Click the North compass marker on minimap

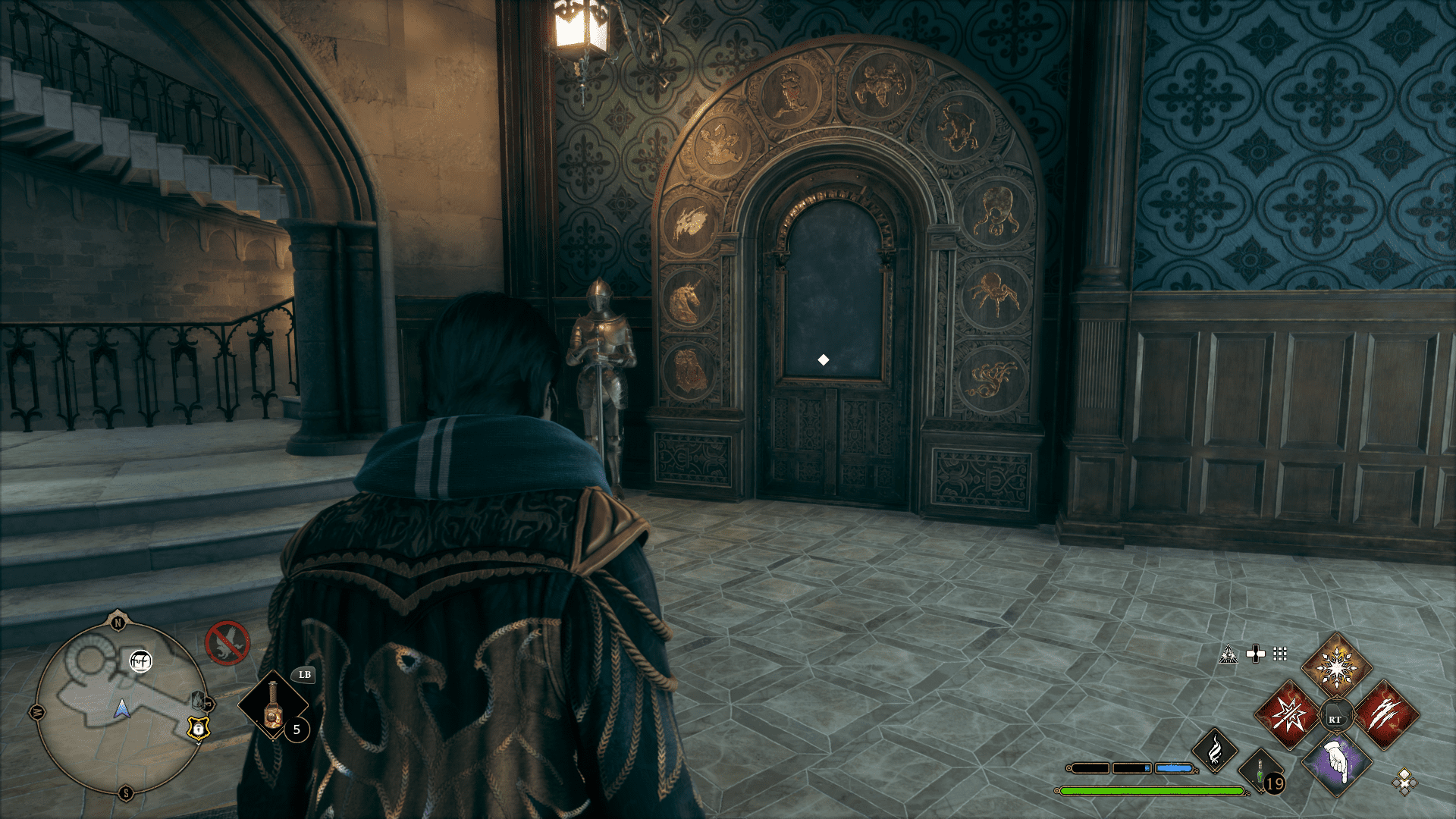[118, 623]
